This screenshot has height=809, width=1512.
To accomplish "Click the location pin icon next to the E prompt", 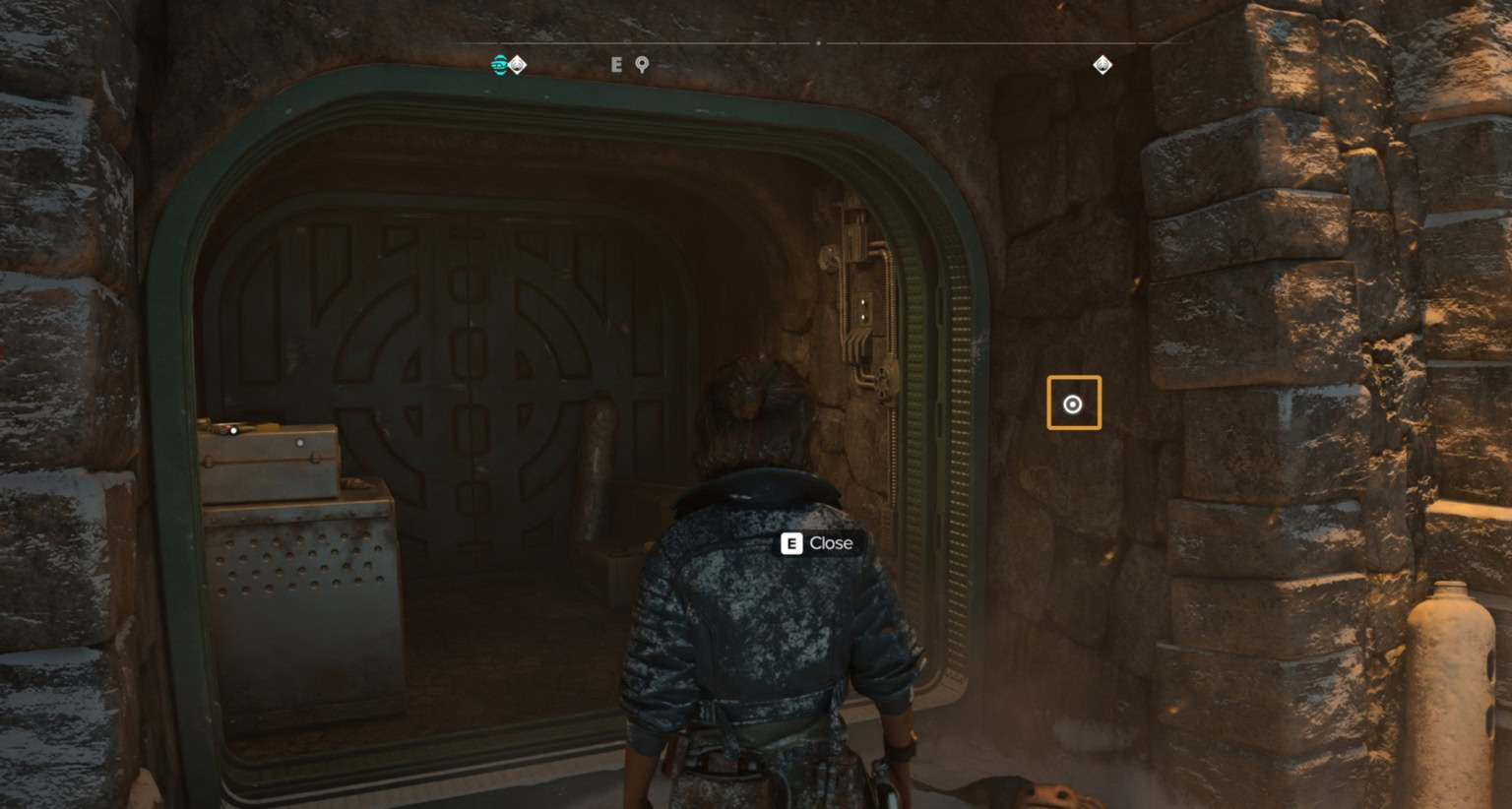I will 641,64.
